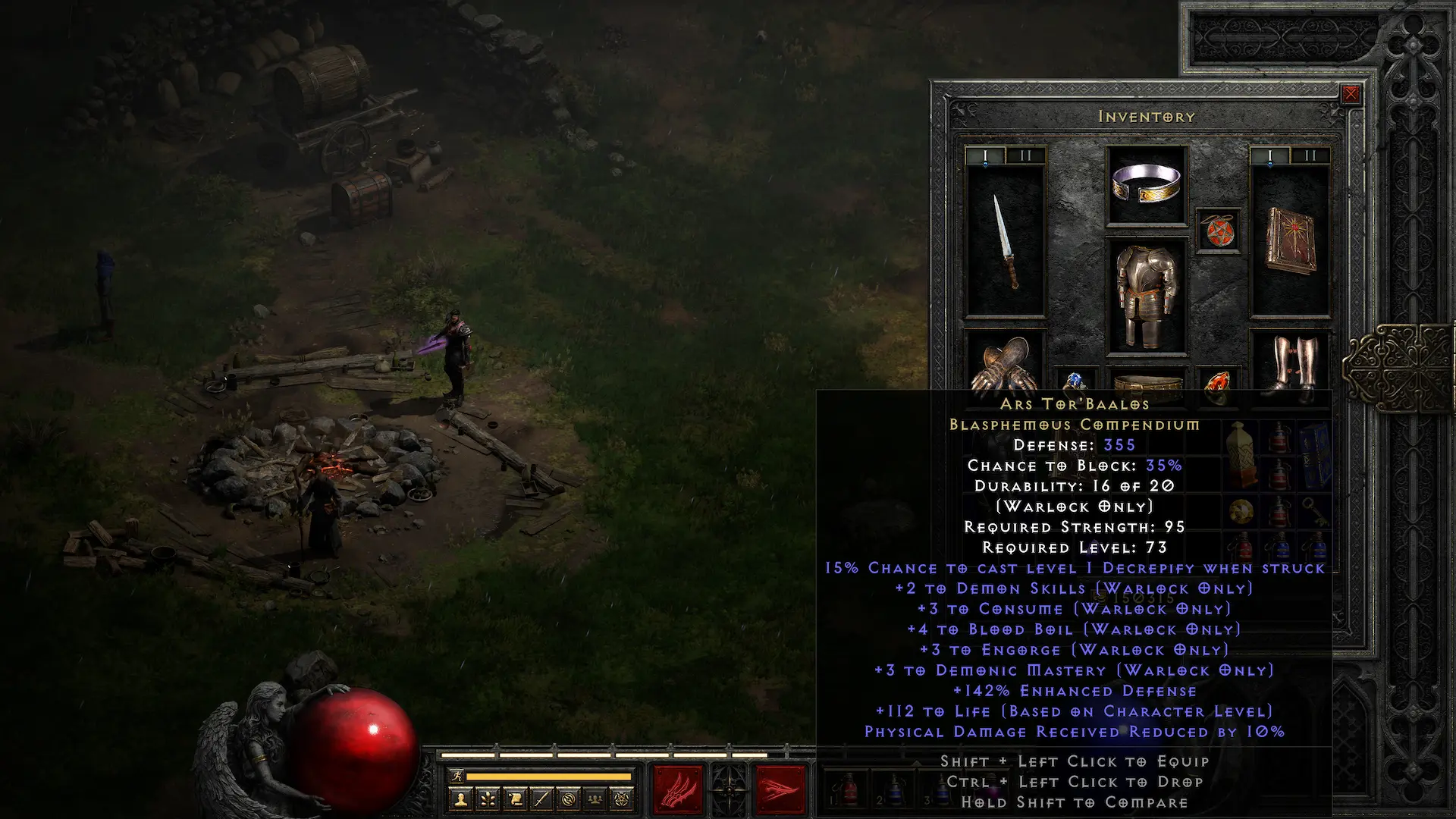Switch left weapon slot to set II
Viewport: 1456px width, 819px height.
[1025, 154]
